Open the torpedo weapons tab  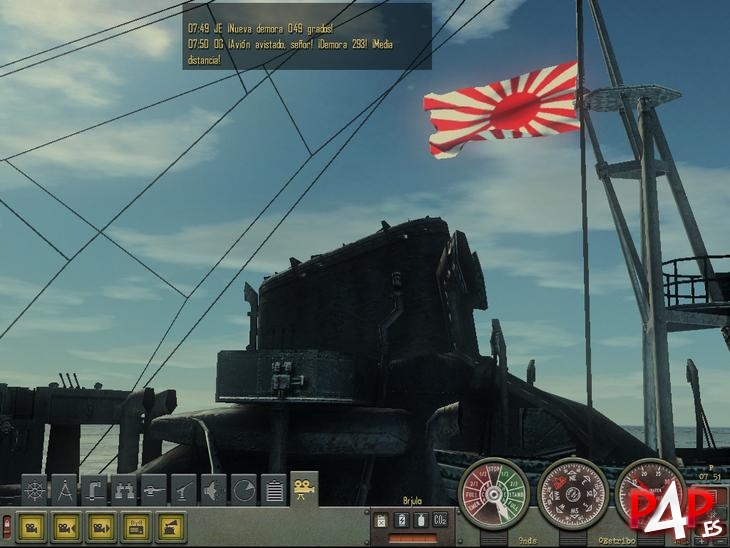coord(154,491)
